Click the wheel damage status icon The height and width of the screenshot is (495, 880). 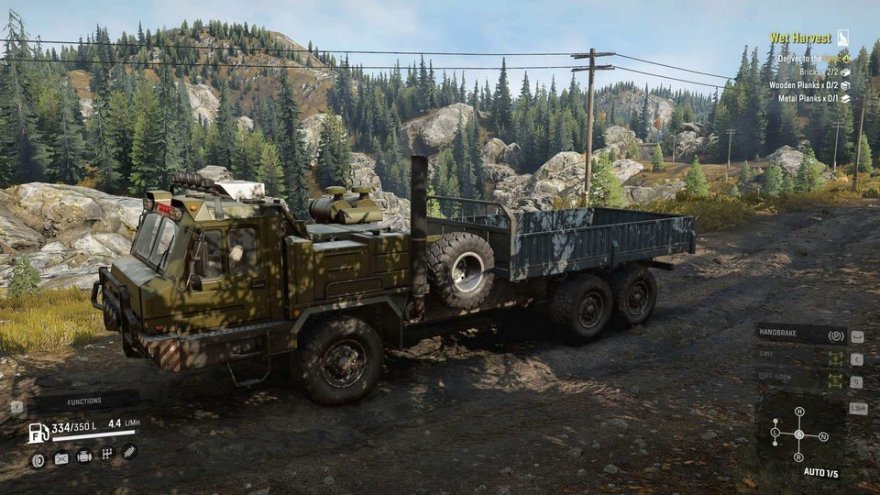(38, 460)
